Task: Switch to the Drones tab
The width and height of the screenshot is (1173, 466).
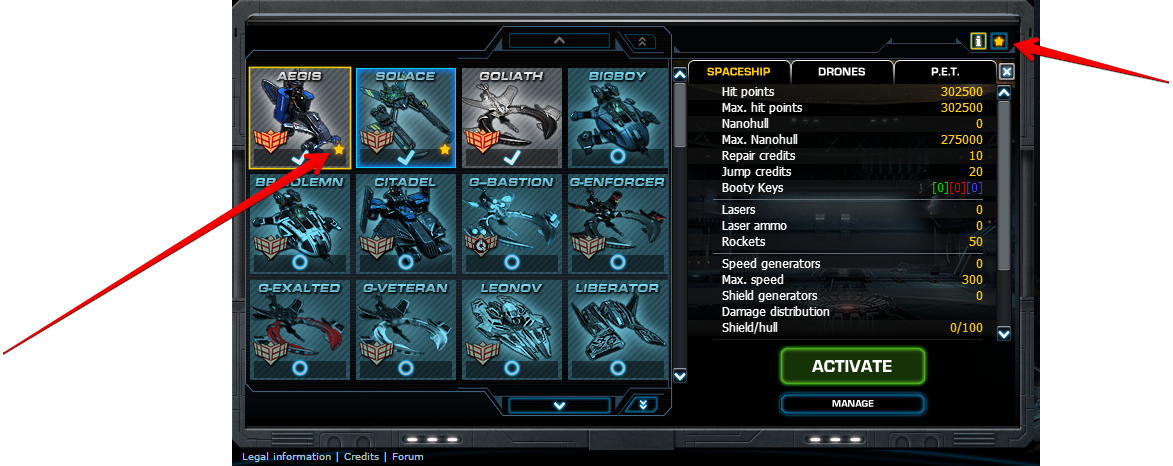Action: pyautogui.click(x=841, y=72)
